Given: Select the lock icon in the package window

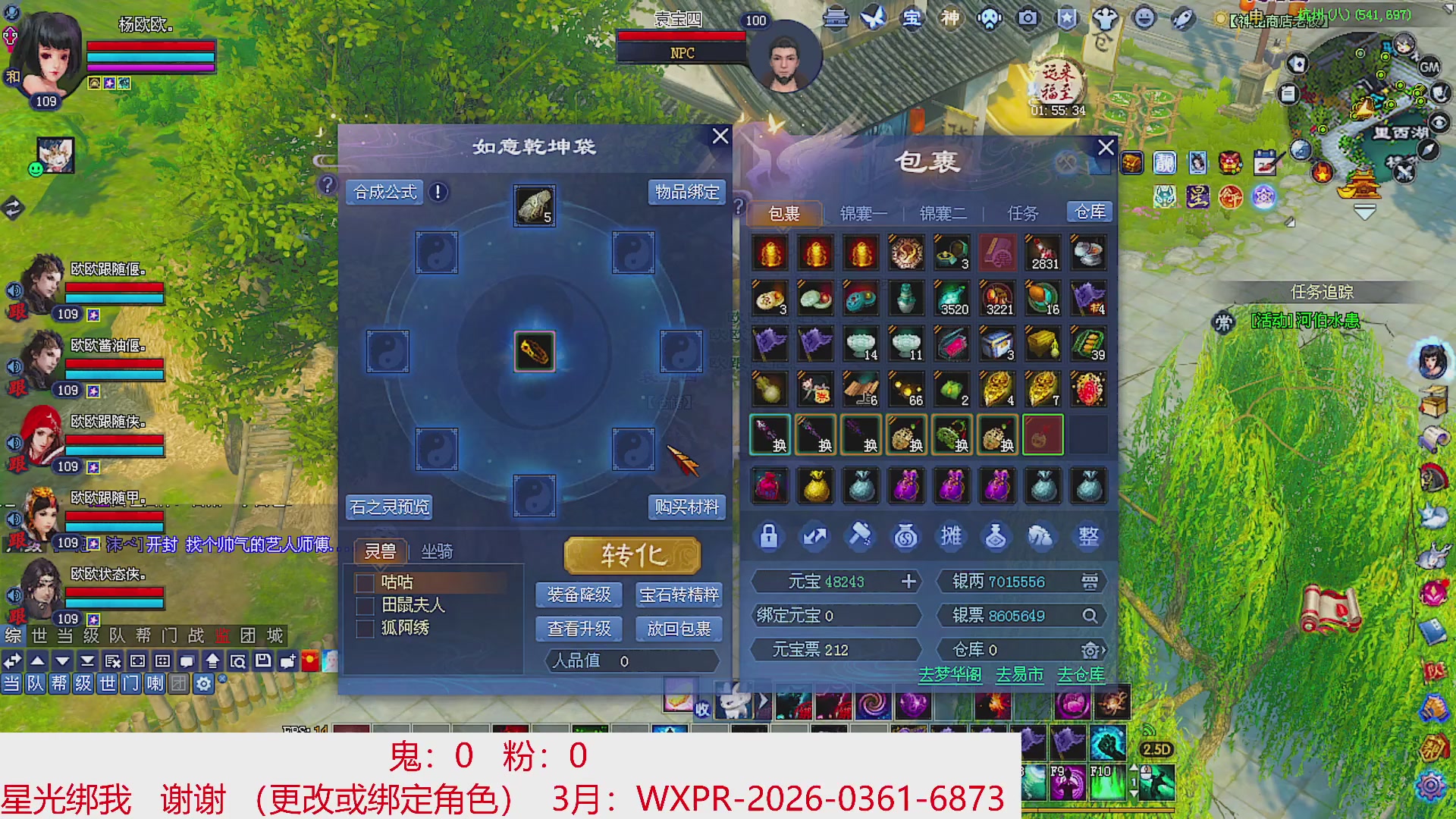Looking at the screenshot, I should (768, 536).
